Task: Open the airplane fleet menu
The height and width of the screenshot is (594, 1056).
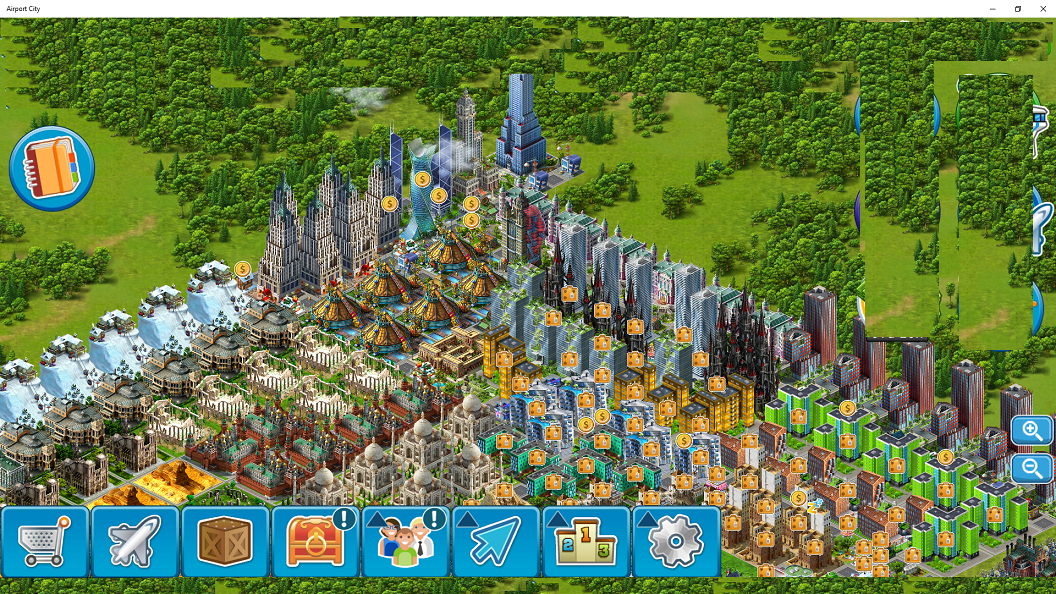Action: (135, 541)
